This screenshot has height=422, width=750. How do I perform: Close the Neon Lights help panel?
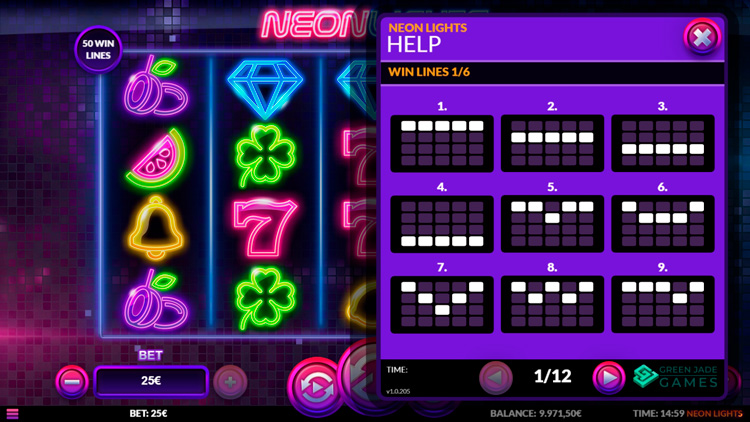point(702,38)
